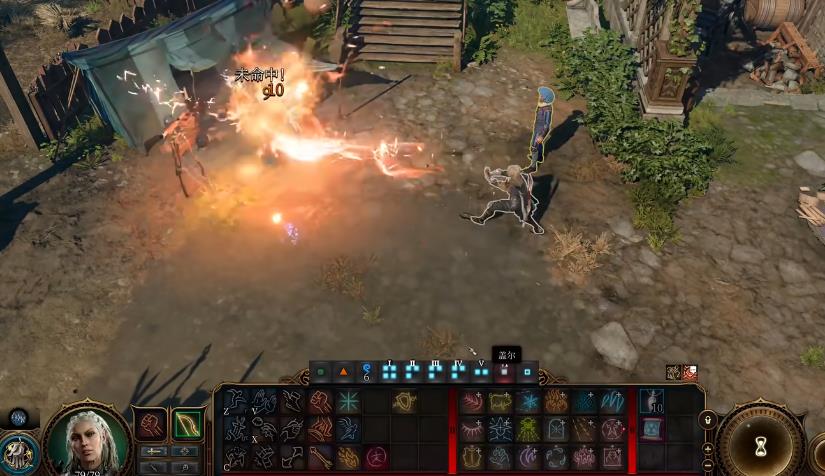The width and height of the screenshot is (825, 476).
Task: Toggle the hotbar lock button
Action: coord(708,419)
